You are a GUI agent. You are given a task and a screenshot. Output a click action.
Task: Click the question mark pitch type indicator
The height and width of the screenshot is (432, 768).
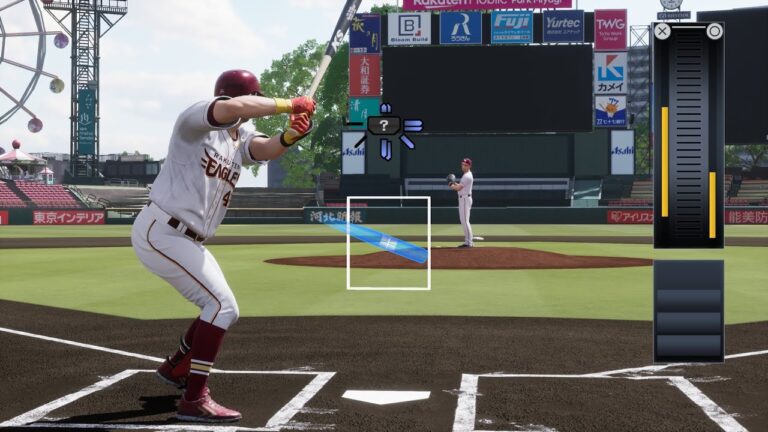[384, 126]
